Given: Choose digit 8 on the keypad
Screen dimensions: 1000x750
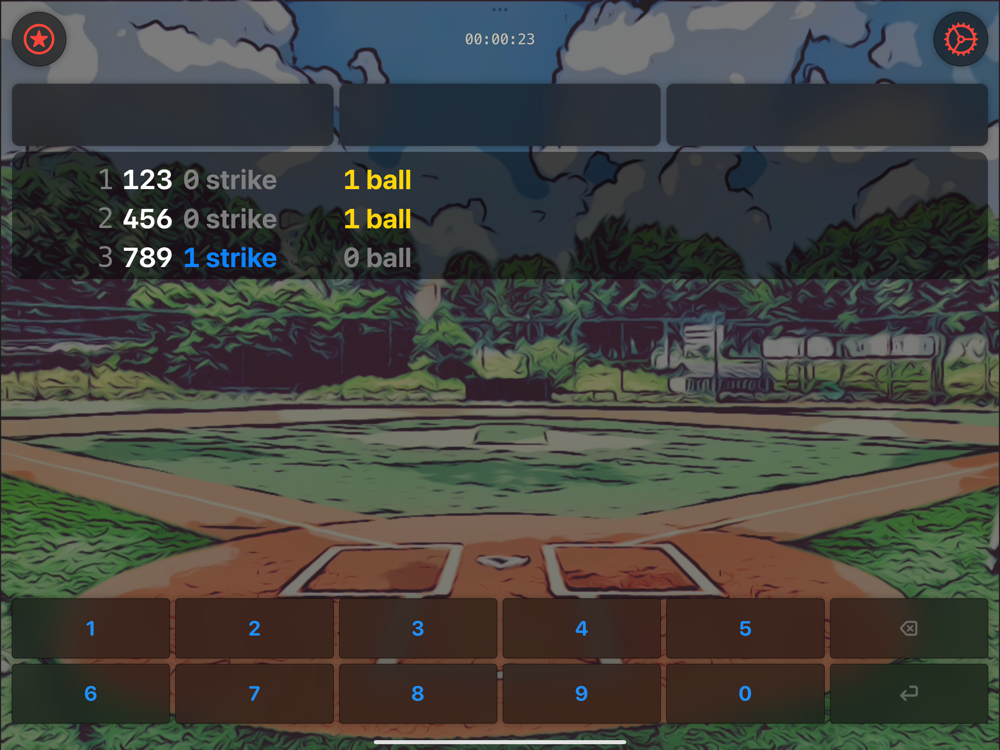Looking at the screenshot, I should [418, 694].
